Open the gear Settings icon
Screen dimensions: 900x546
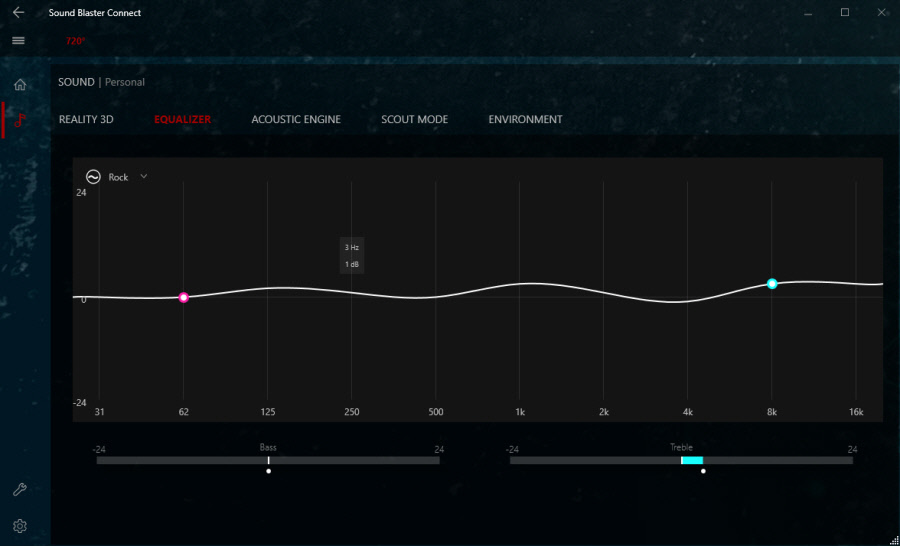tap(19, 526)
